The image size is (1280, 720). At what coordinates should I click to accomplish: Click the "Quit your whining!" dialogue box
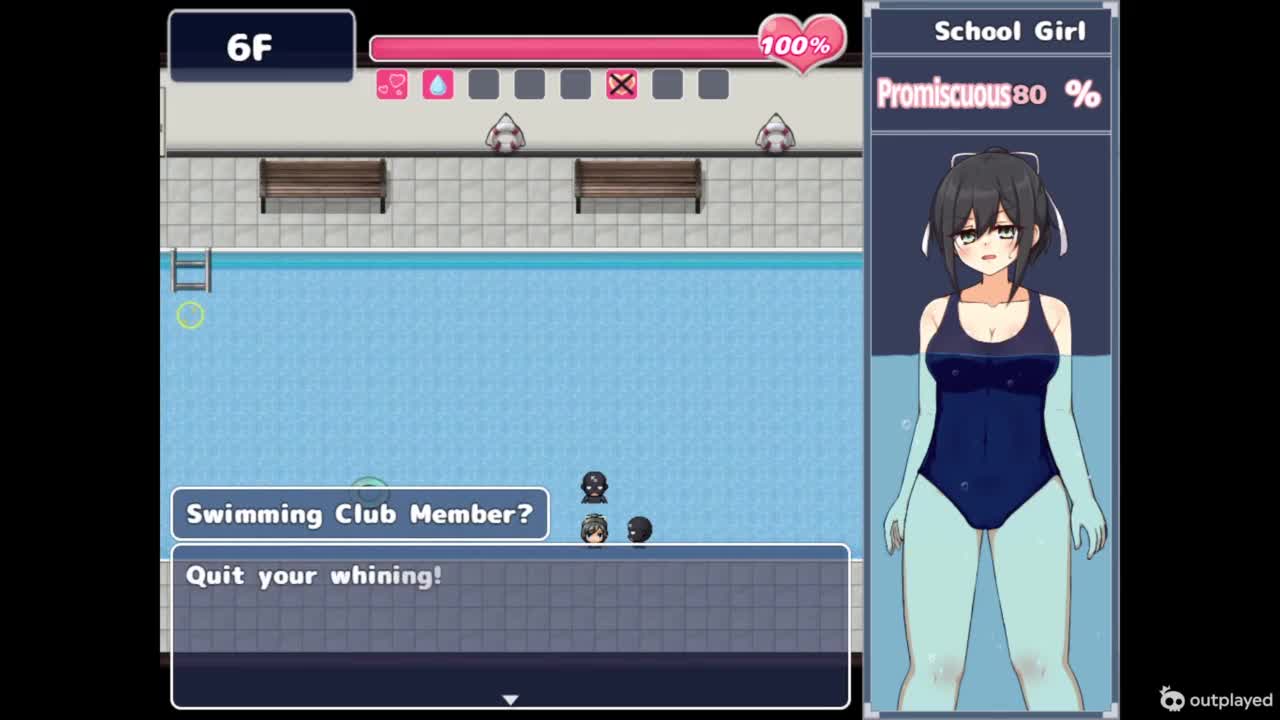click(510, 625)
